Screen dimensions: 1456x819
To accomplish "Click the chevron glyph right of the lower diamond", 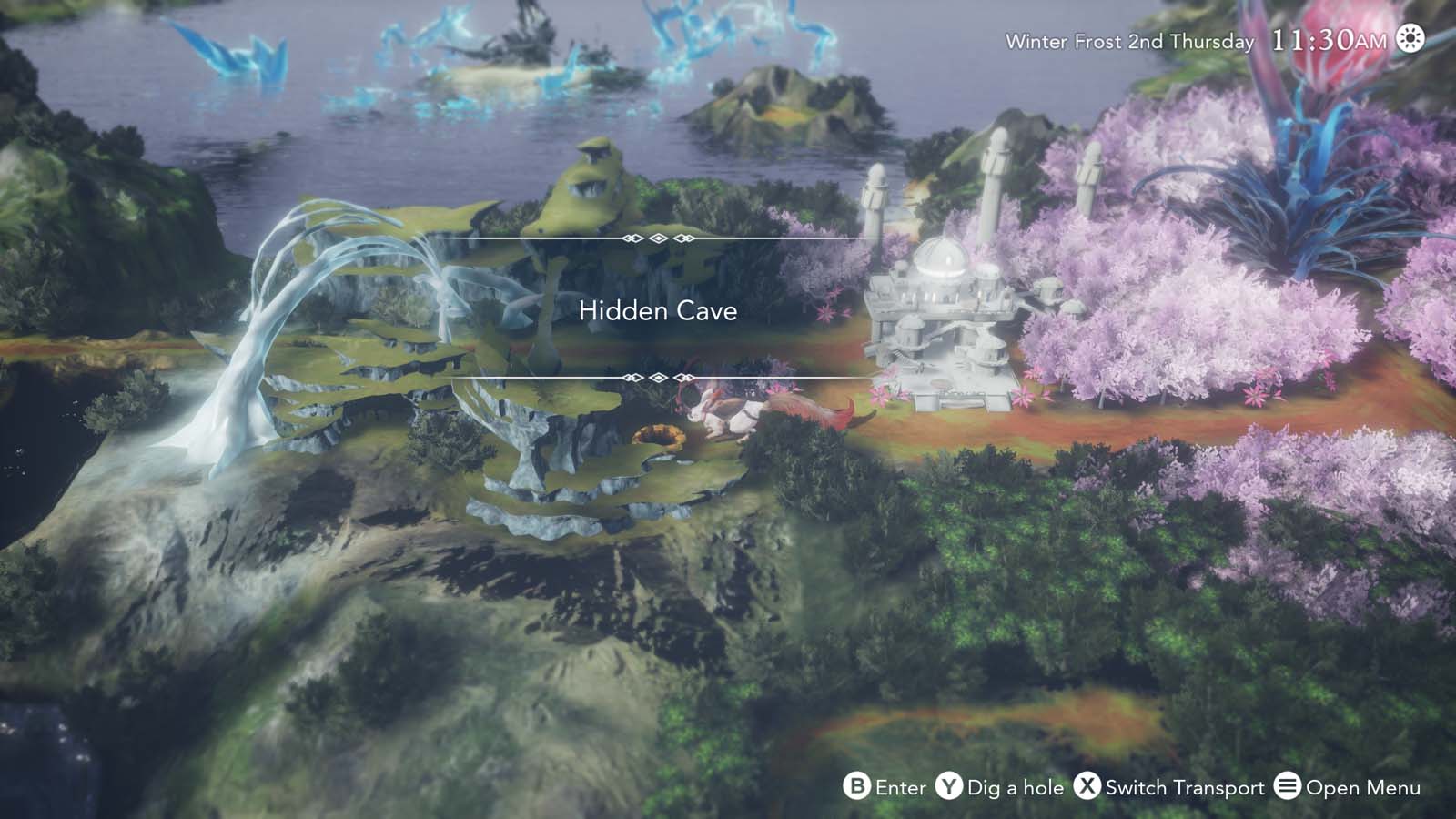I will click(x=685, y=375).
